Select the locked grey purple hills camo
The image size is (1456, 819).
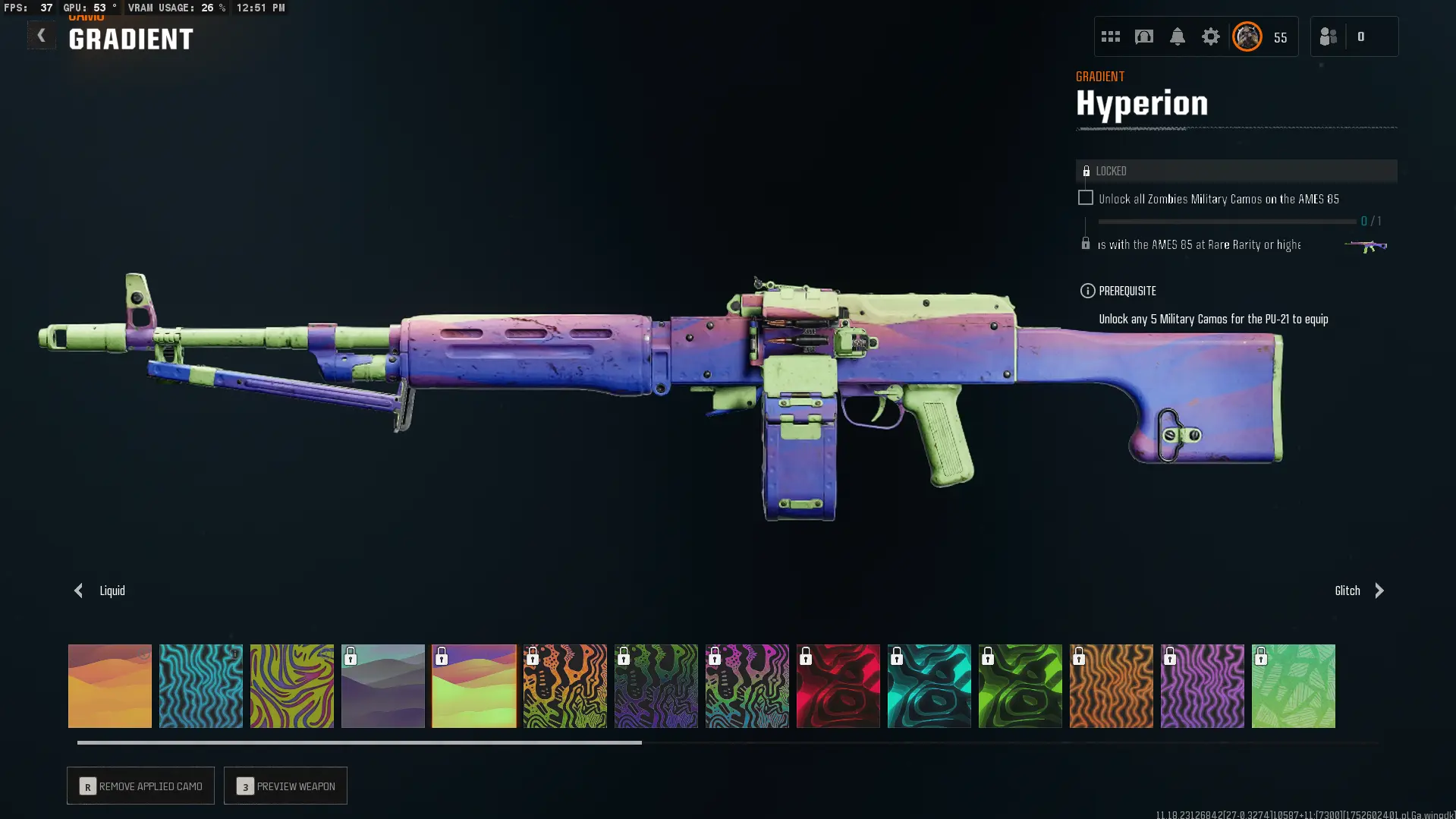[x=383, y=686]
